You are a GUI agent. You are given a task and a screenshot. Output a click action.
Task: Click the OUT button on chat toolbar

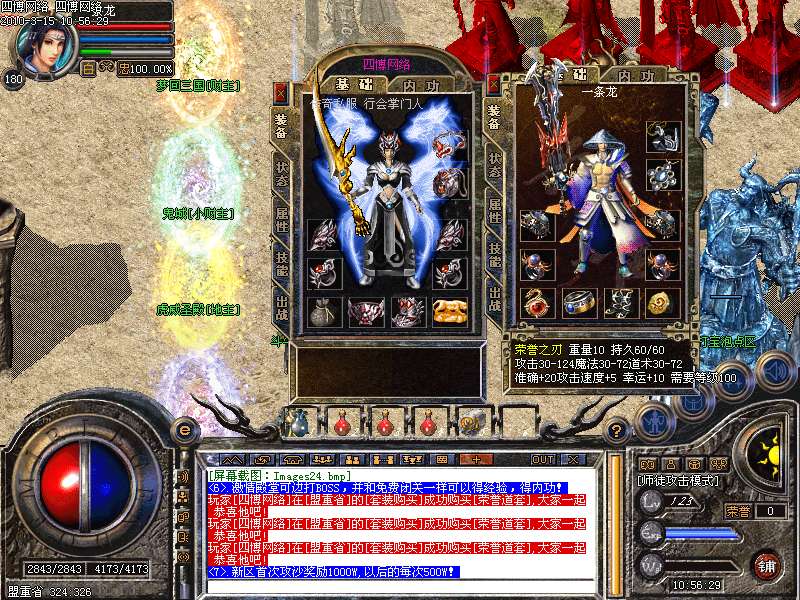(x=543, y=459)
